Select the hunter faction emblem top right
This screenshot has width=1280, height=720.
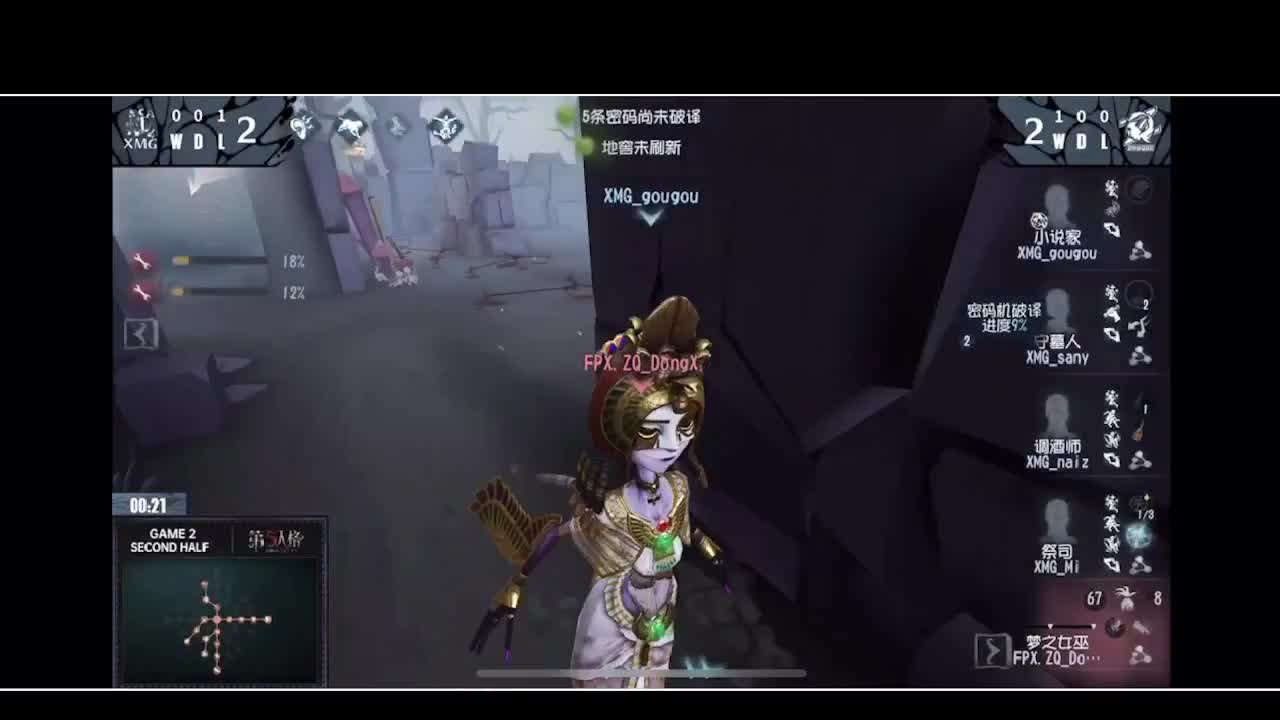[1140, 128]
